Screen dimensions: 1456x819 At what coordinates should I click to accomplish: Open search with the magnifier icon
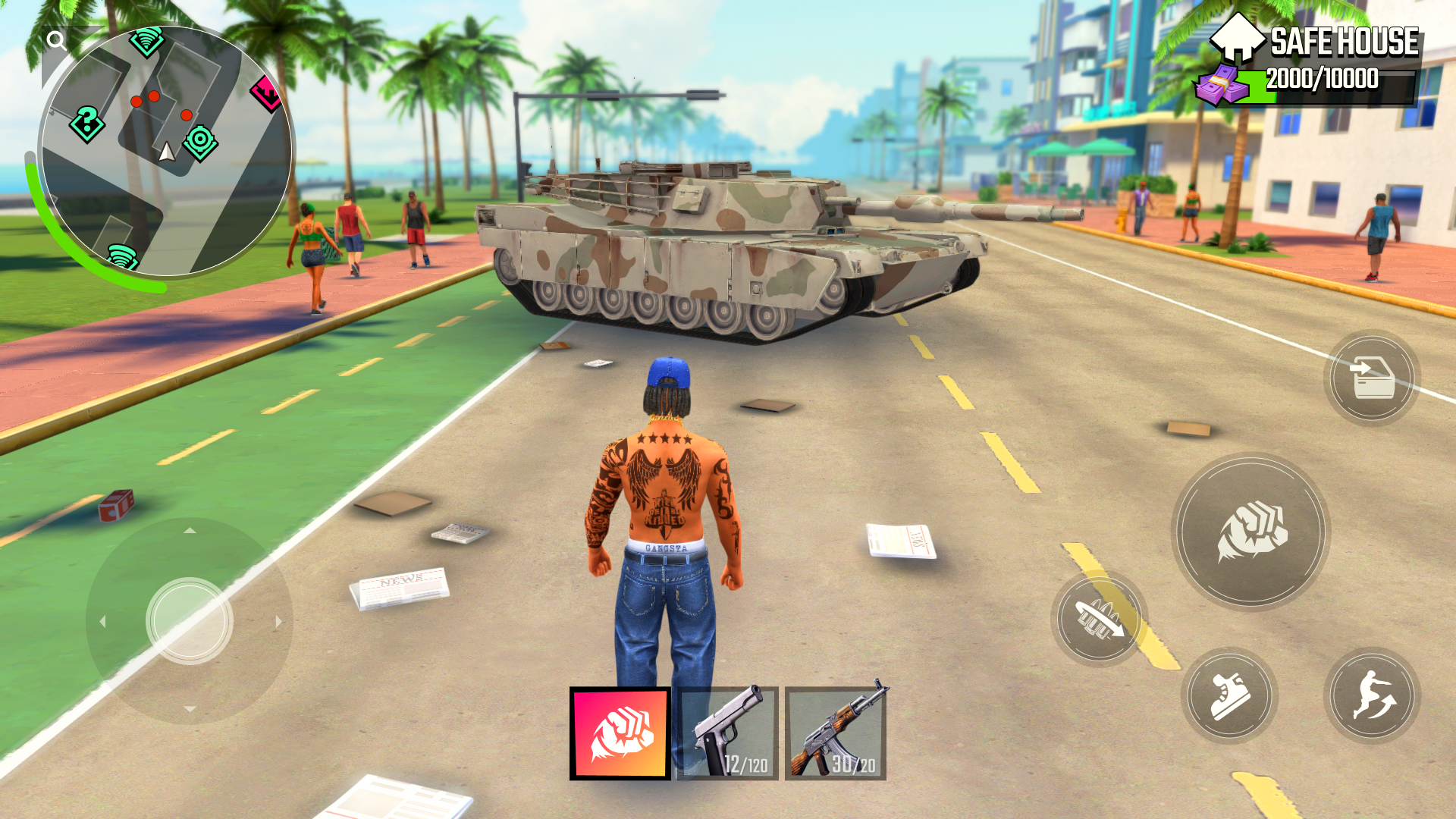[x=55, y=39]
